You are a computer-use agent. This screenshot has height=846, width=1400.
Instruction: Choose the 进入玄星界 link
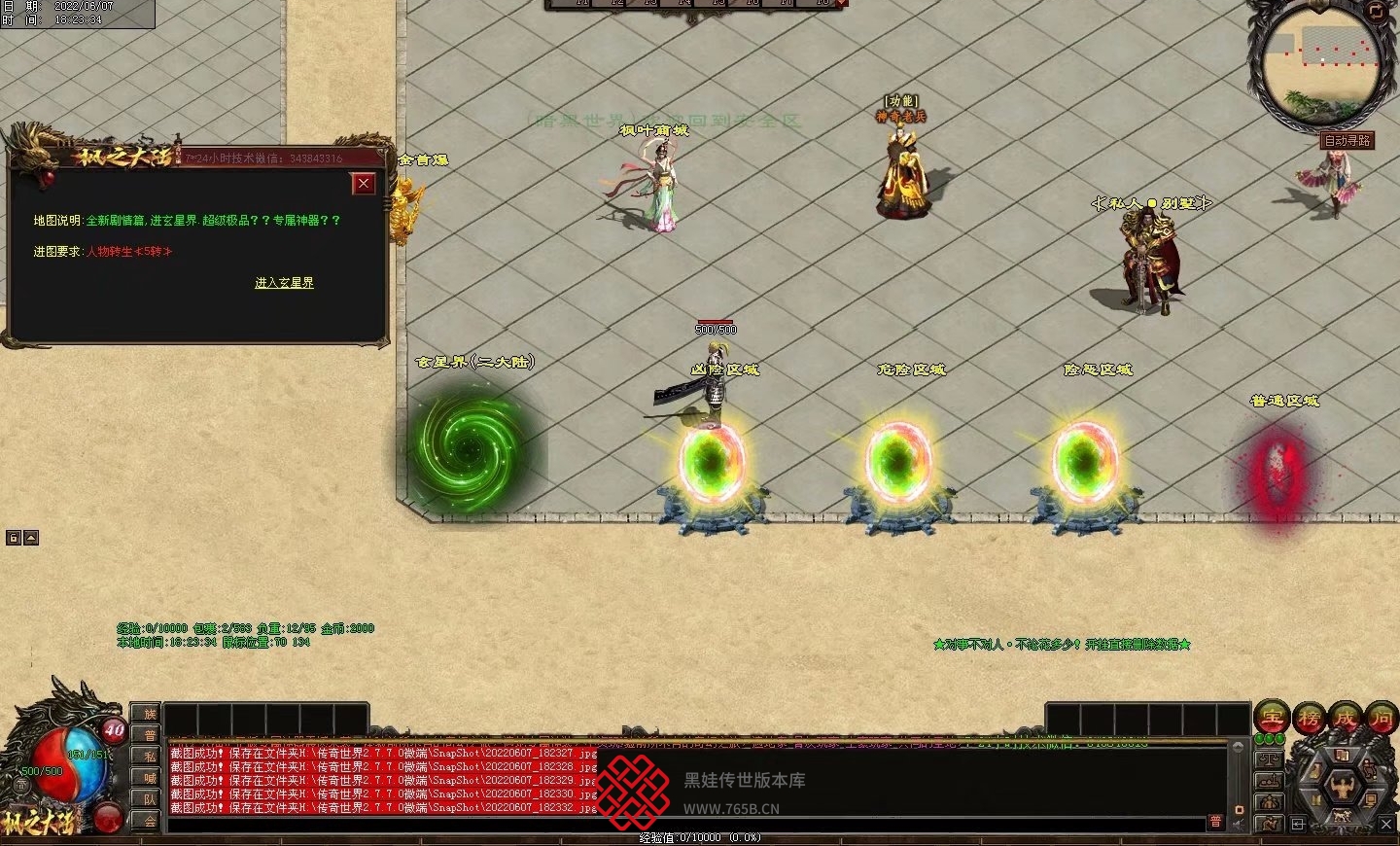284,283
